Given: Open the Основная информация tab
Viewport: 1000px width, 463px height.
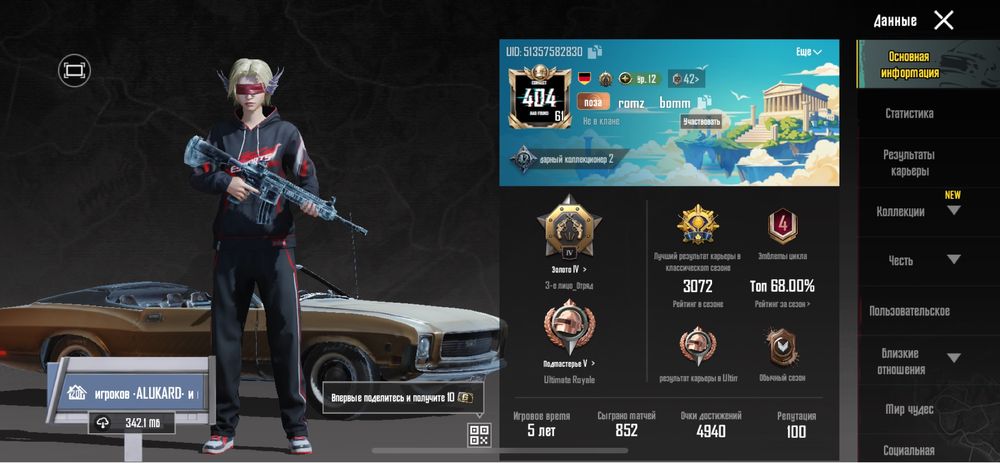Looking at the screenshot, I should coord(909,65).
